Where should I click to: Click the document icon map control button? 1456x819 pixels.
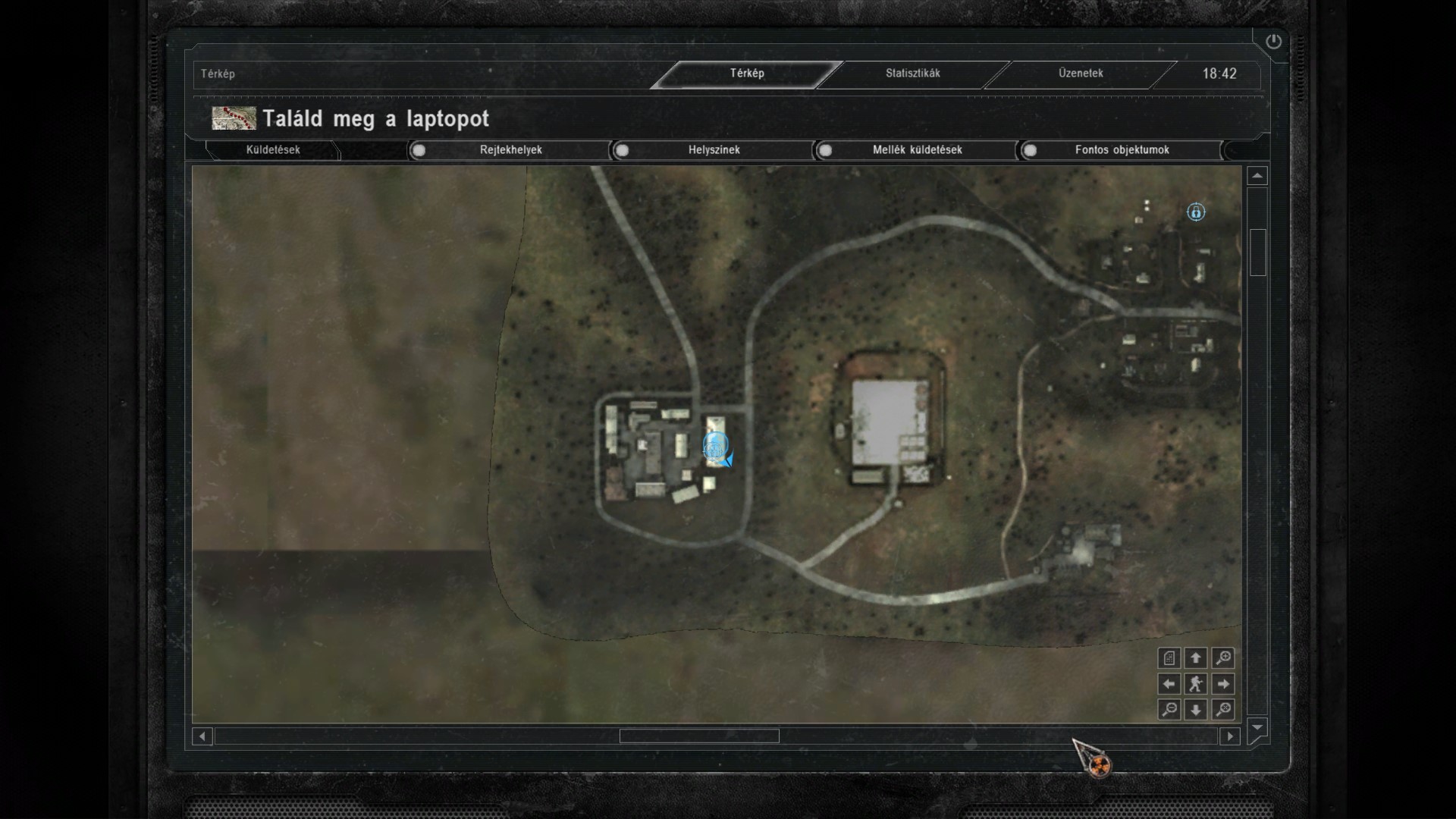coord(1169,658)
